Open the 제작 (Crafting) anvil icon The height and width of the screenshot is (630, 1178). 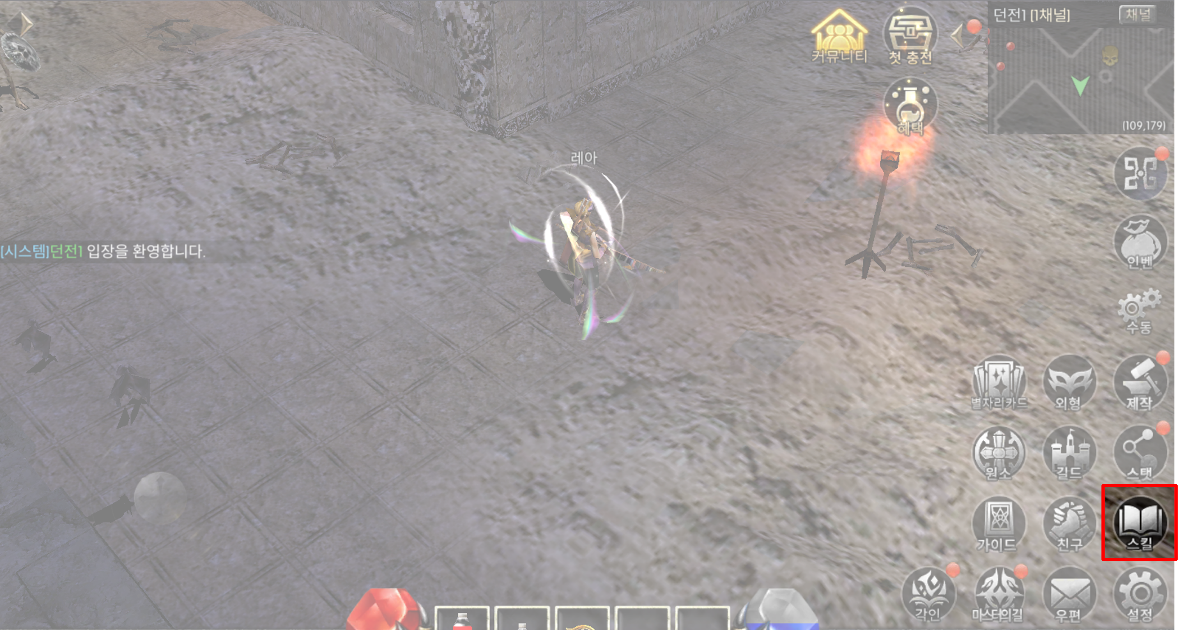1140,380
